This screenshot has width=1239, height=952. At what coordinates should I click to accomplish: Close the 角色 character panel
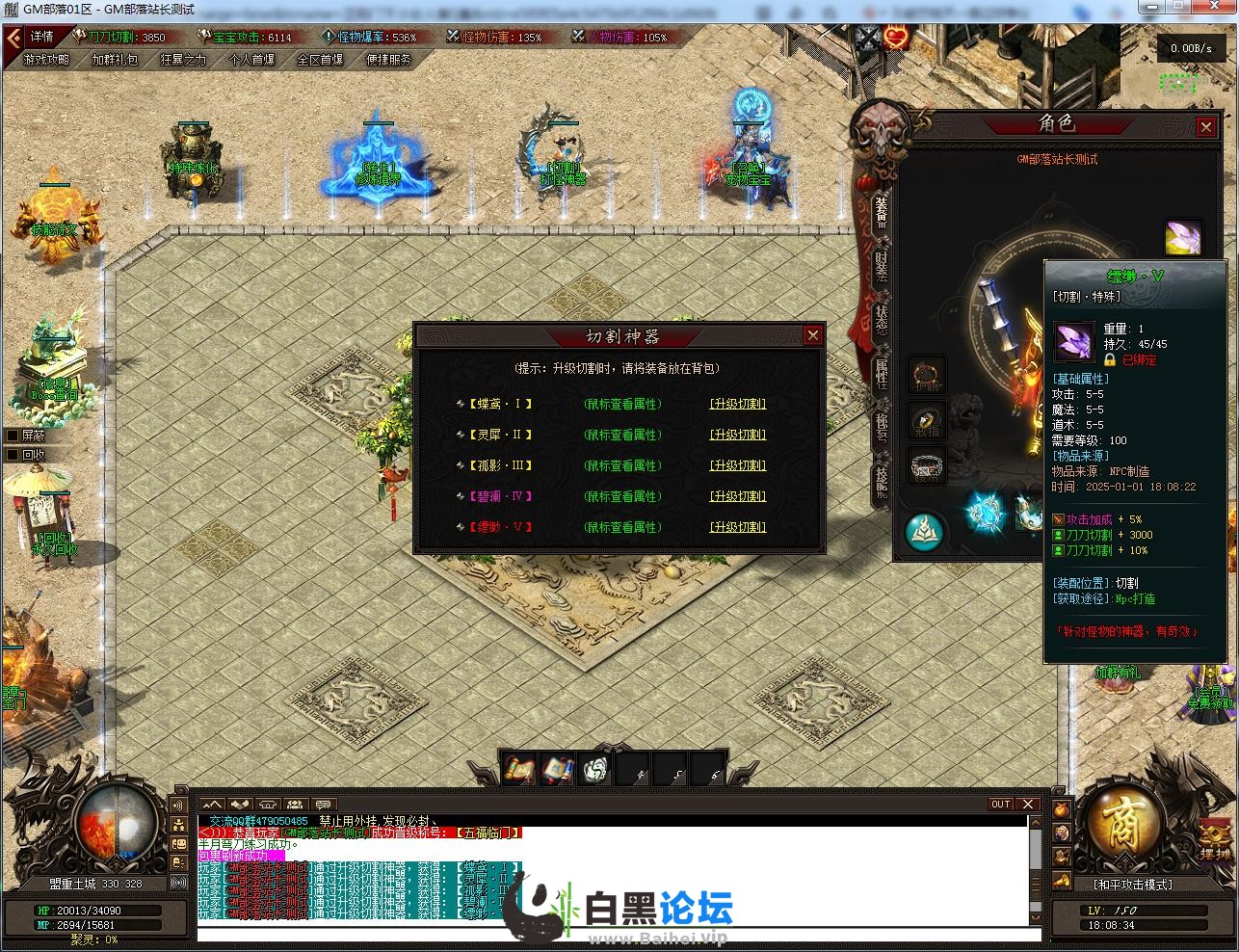(x=1205, y=126)
